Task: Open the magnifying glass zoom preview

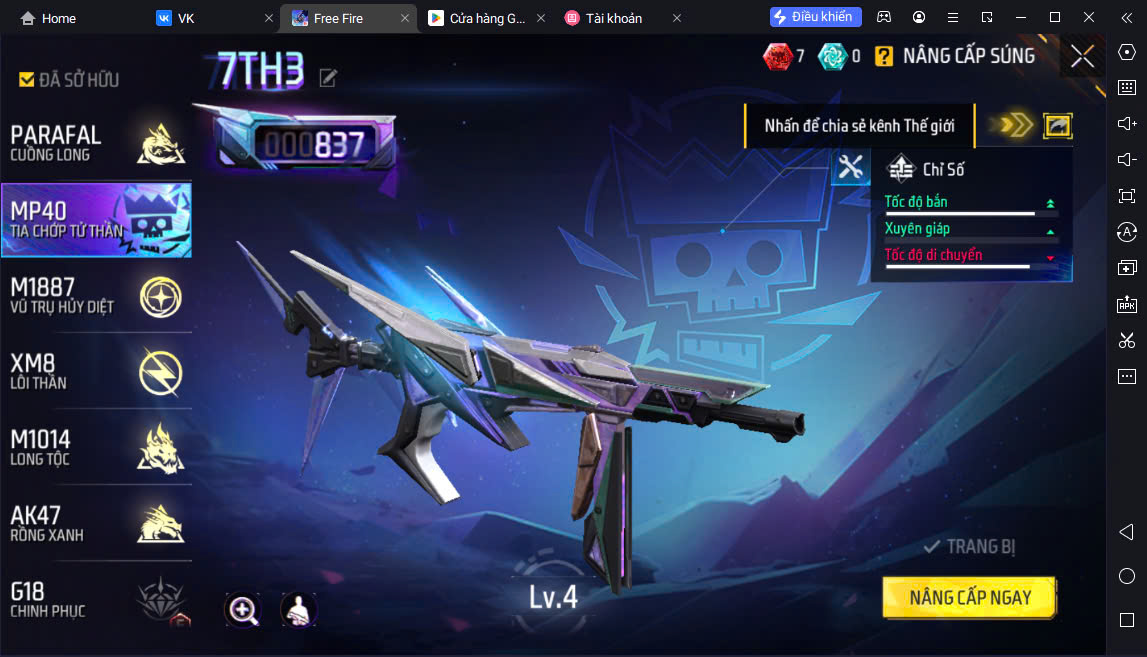Action: 243,609
